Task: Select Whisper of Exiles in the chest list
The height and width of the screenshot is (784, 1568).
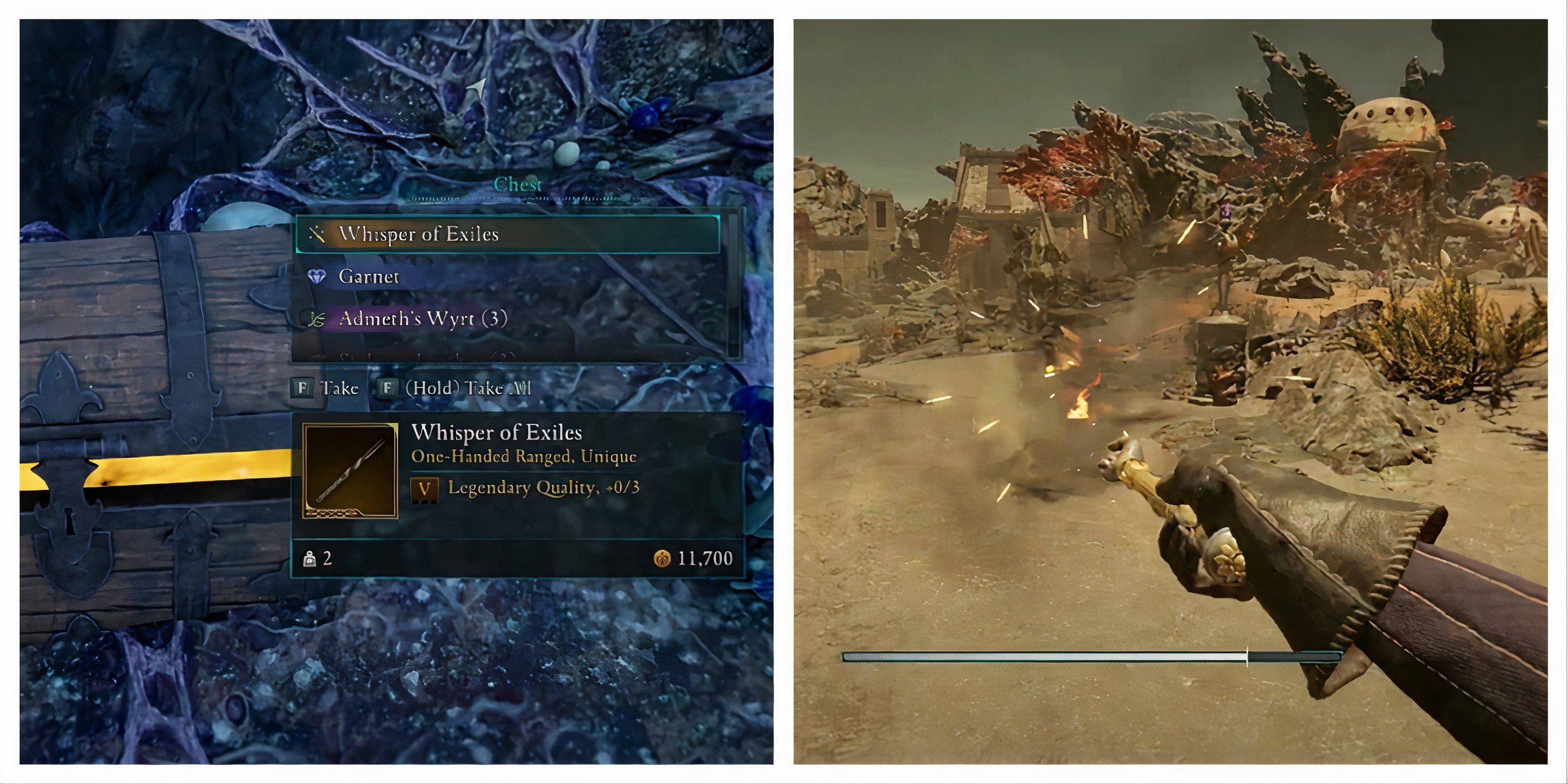Action: pos(506,234)
